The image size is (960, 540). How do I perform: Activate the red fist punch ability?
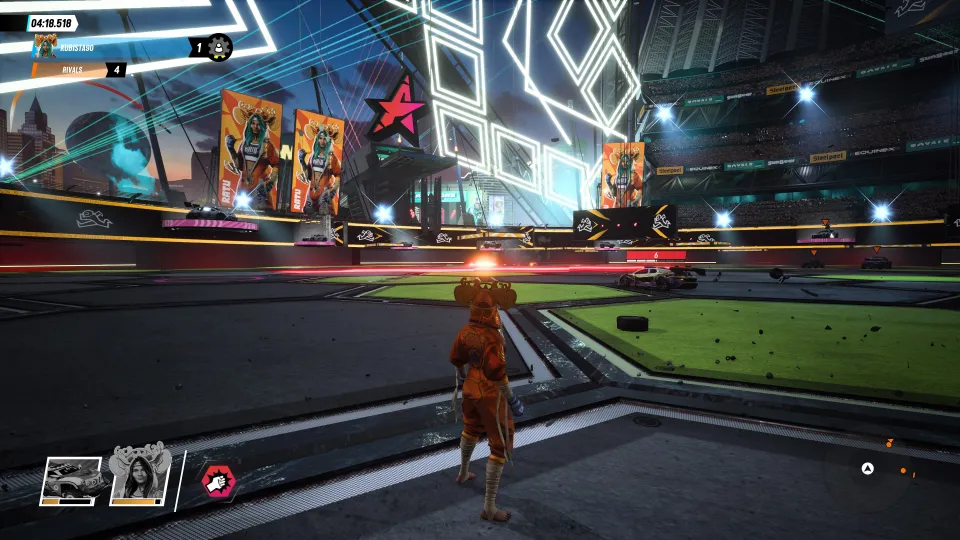tap(216, 482)
